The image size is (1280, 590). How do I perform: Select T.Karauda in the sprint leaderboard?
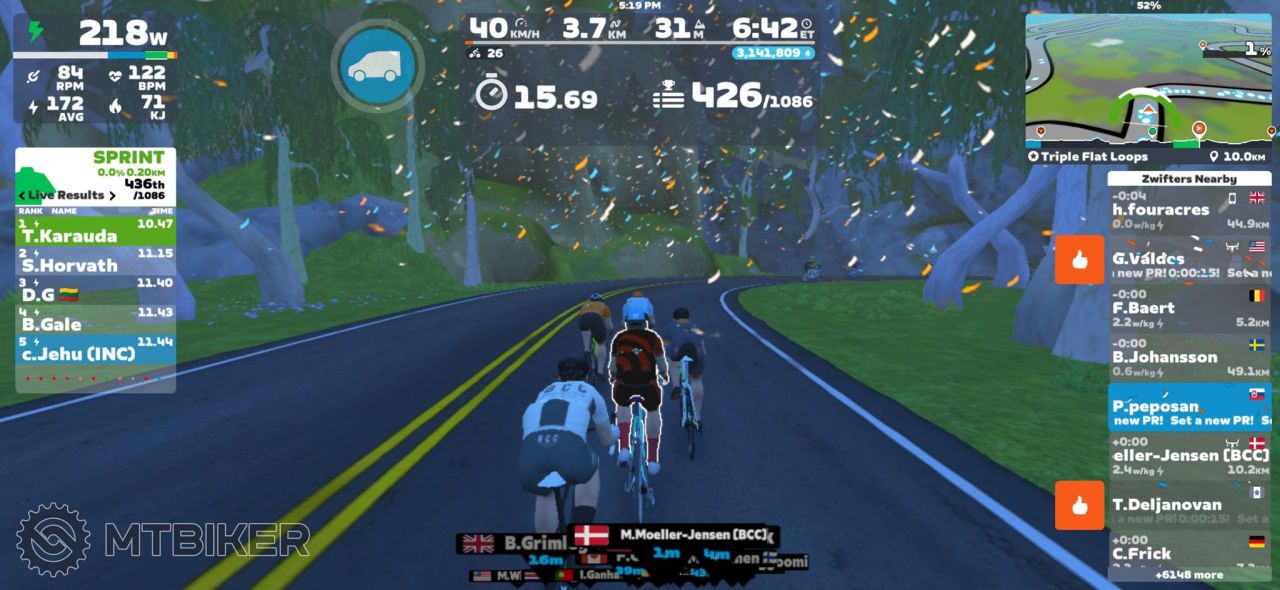tap(95, 233)
